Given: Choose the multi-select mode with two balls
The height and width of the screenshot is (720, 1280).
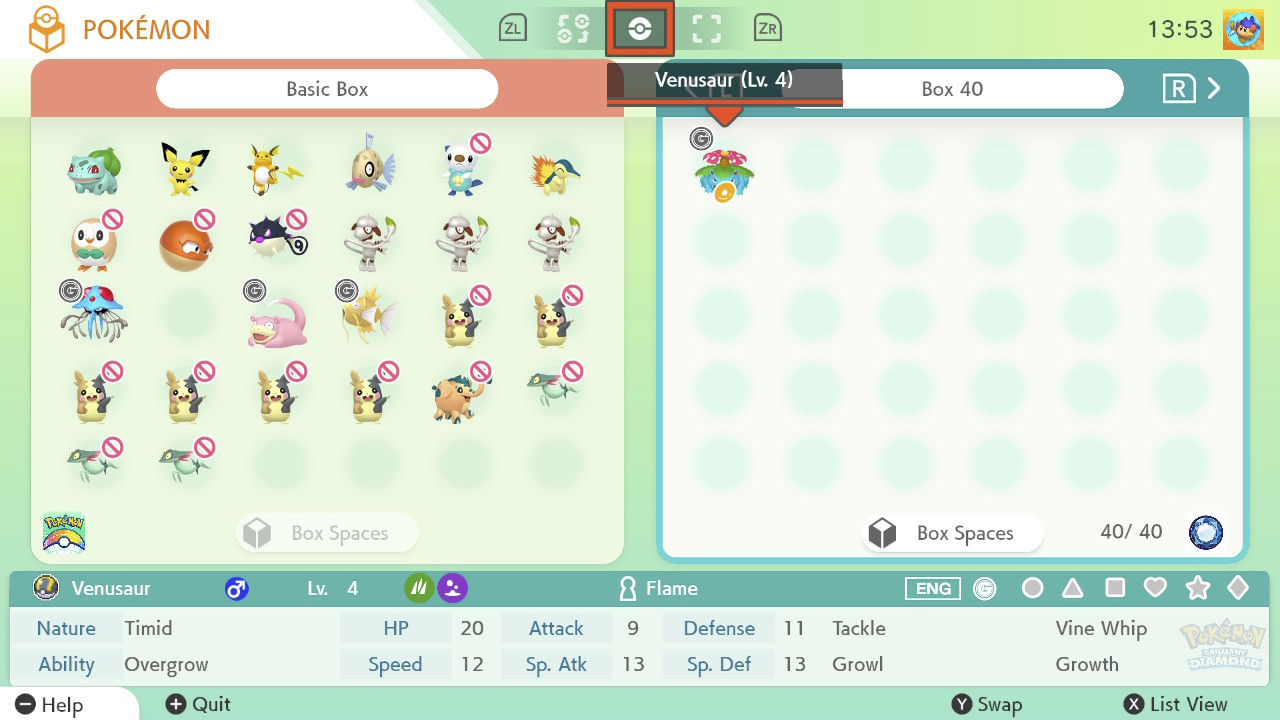Looking at the screenshot, I should [x=573, y=29].
